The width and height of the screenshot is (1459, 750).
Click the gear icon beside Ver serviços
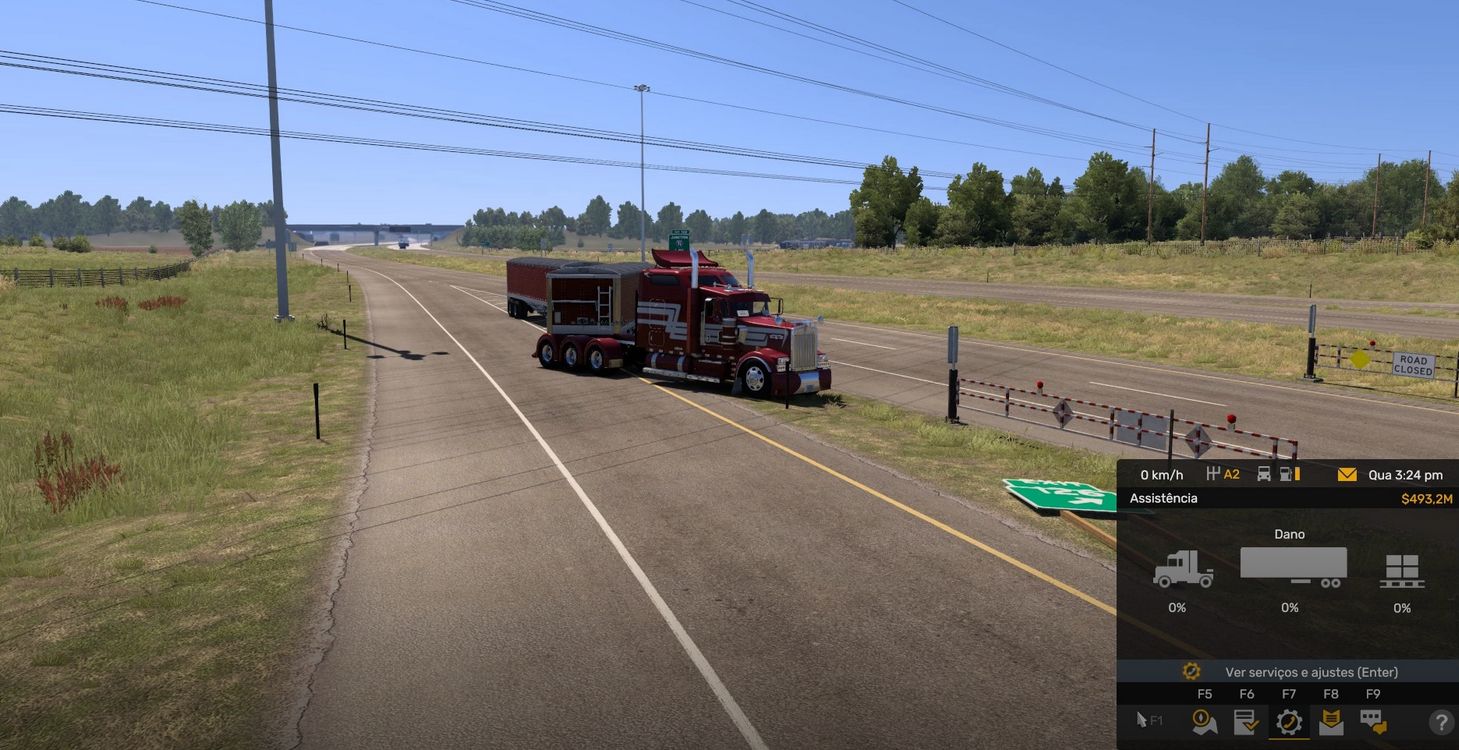[1191, 671]
